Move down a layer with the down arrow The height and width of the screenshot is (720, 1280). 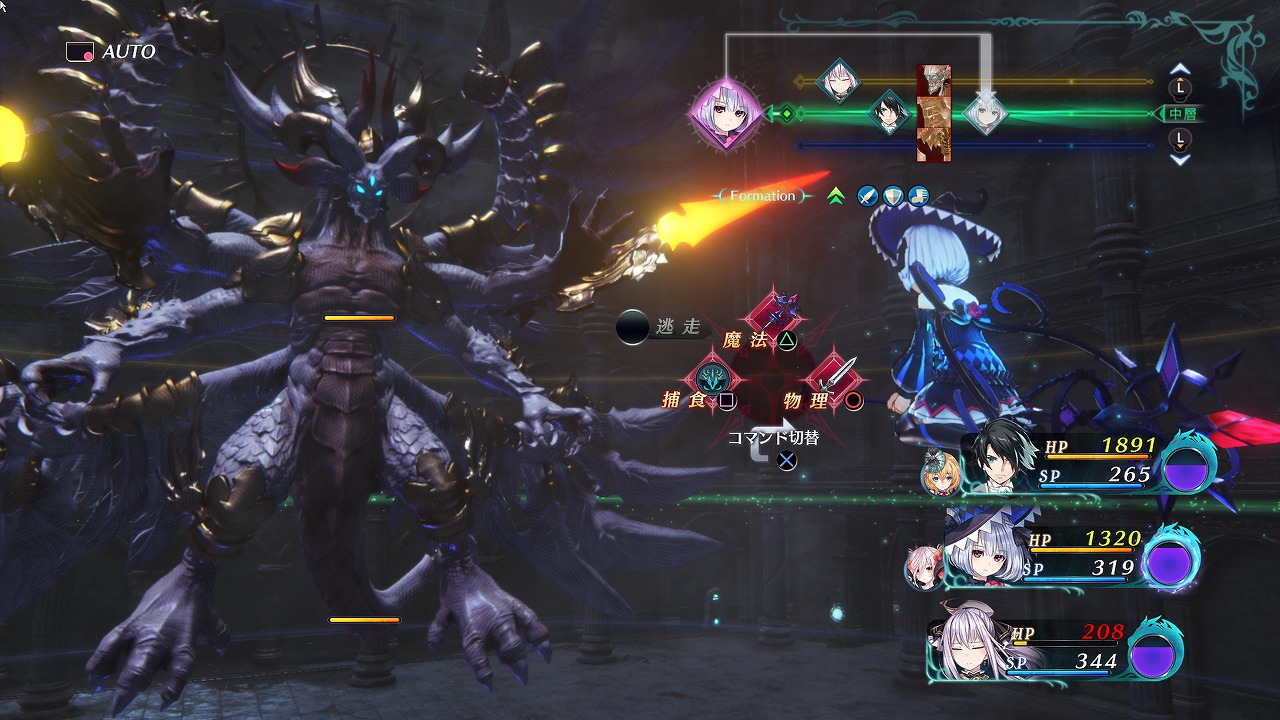click(x=1180, y=159)
